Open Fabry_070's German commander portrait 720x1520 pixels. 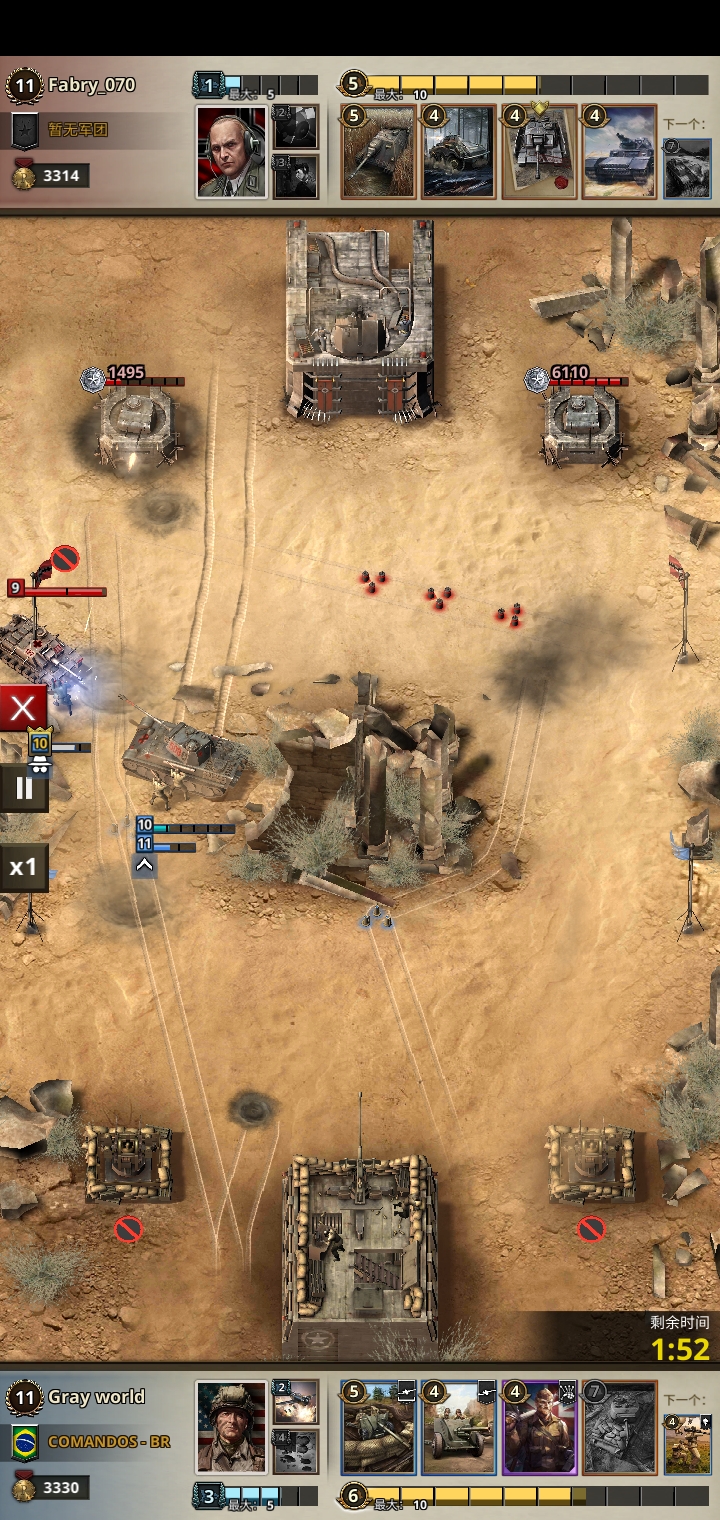tap(231, 152)
